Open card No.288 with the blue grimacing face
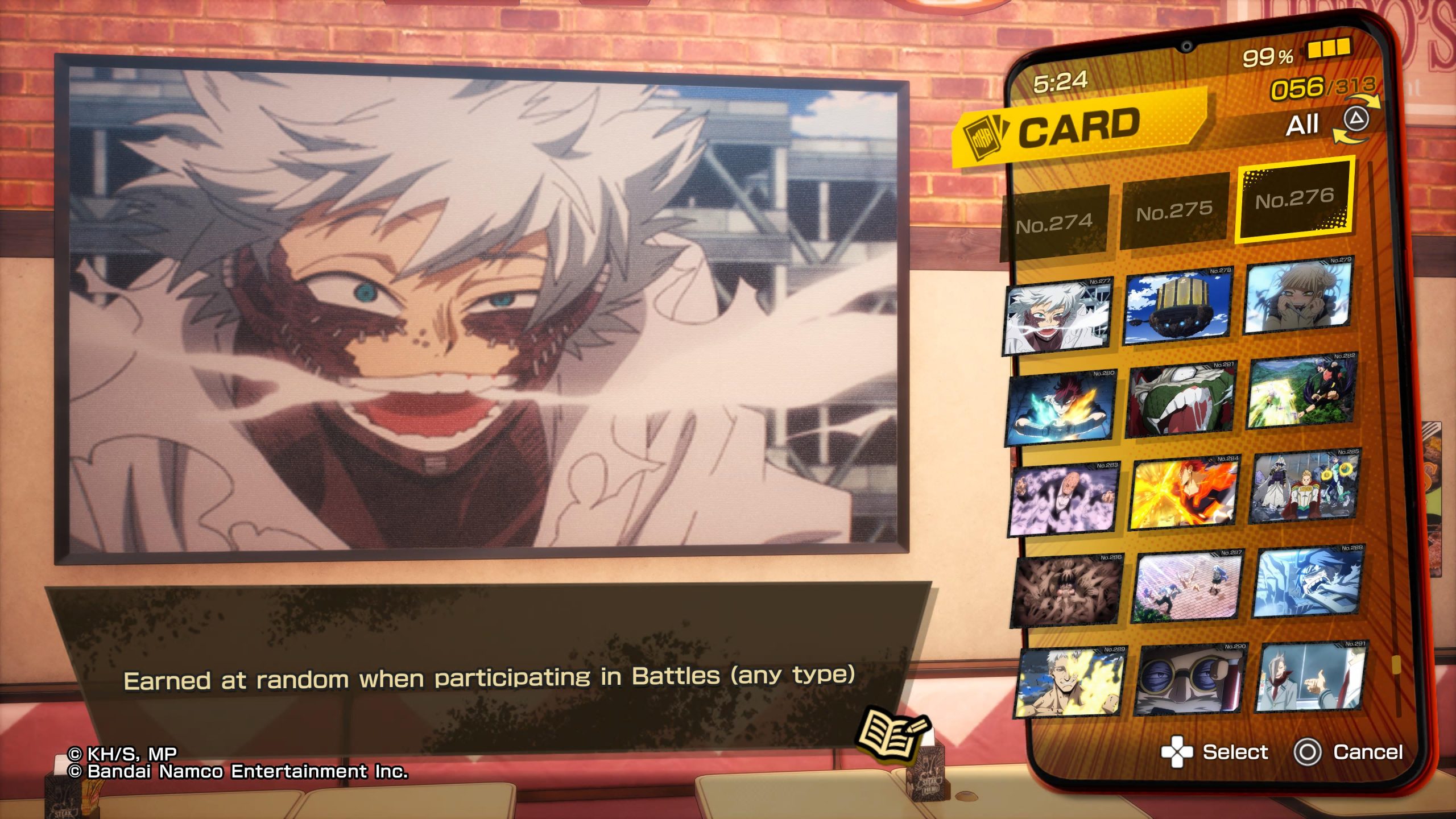The image size is (1456, 819). click(x=1308, y=581)
